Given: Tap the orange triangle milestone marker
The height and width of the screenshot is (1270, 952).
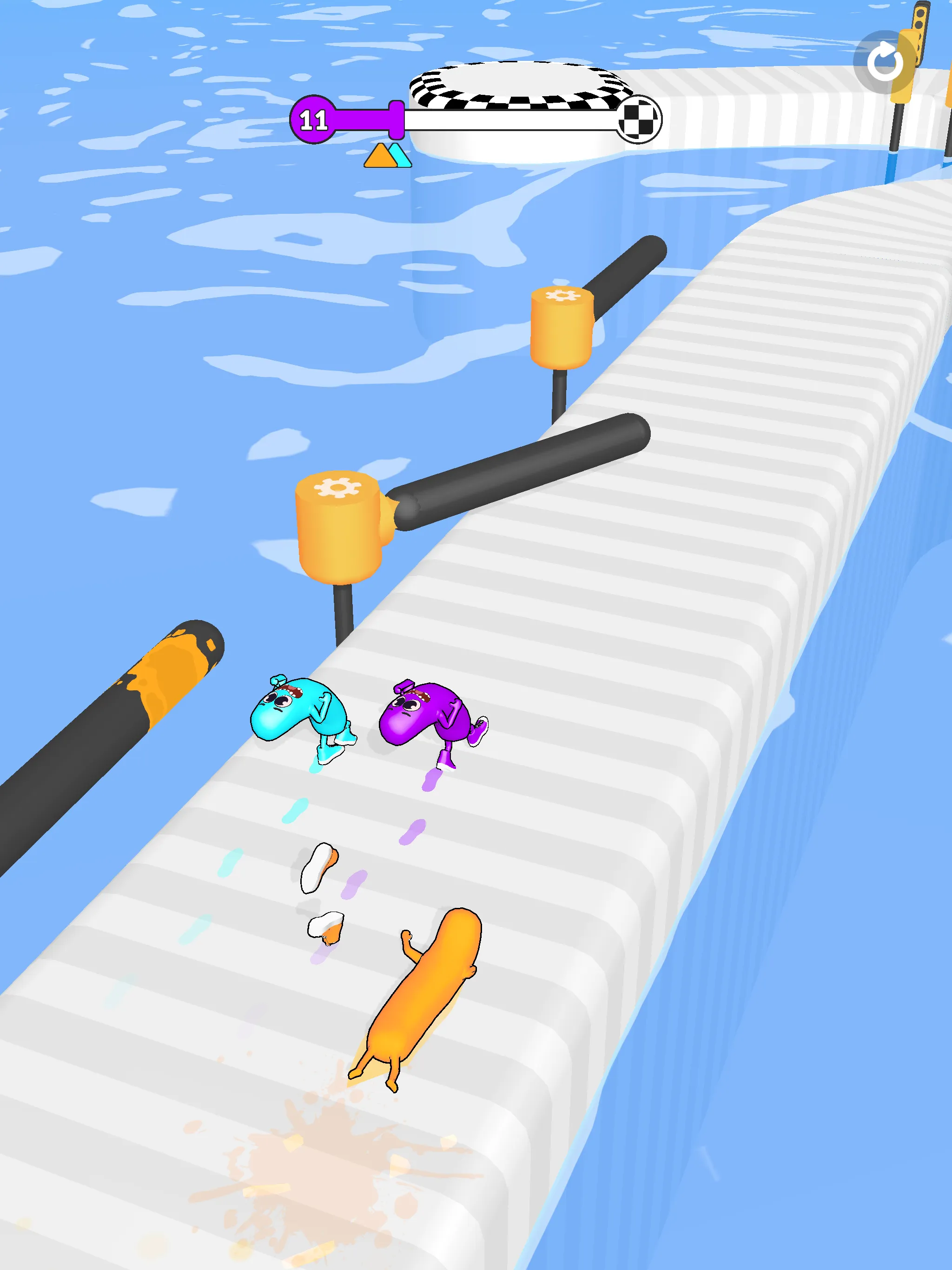Looking at the screenshot, I should [x=382, y=159].
